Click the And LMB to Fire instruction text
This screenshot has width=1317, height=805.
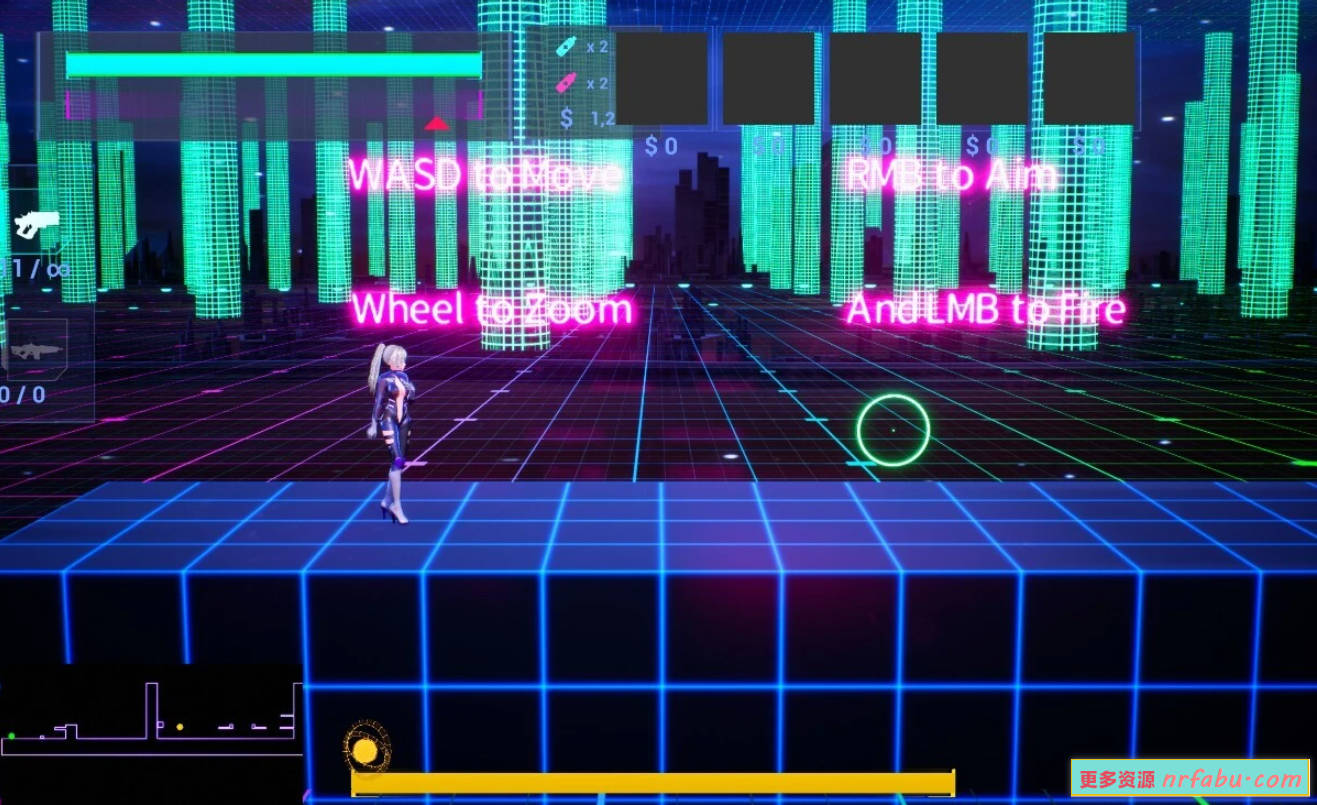[985, 307]
